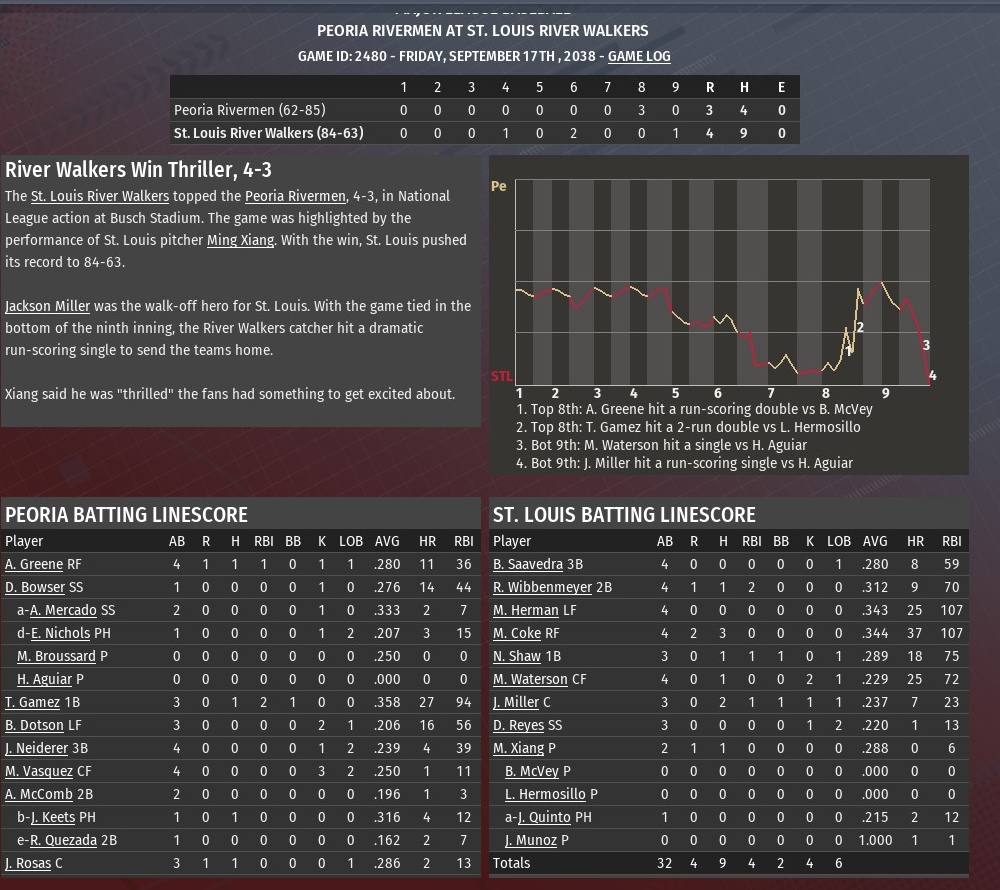The width and height of the screenshot is (1000, 890).
Task: Open Jackson Miller's link in the recap
Action: pyautogui.click(x=47, y=306)
